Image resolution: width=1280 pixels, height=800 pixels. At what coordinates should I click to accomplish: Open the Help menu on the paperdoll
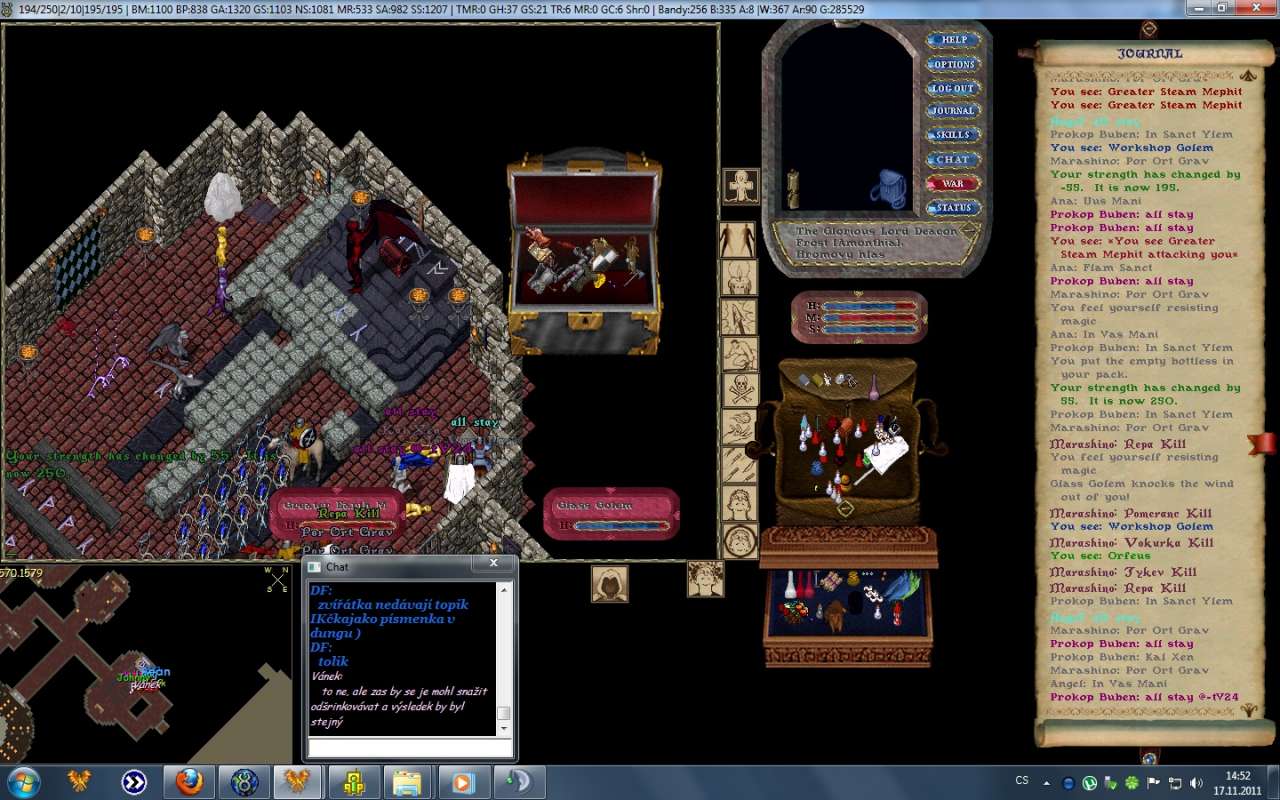click(x=953, y=40)
